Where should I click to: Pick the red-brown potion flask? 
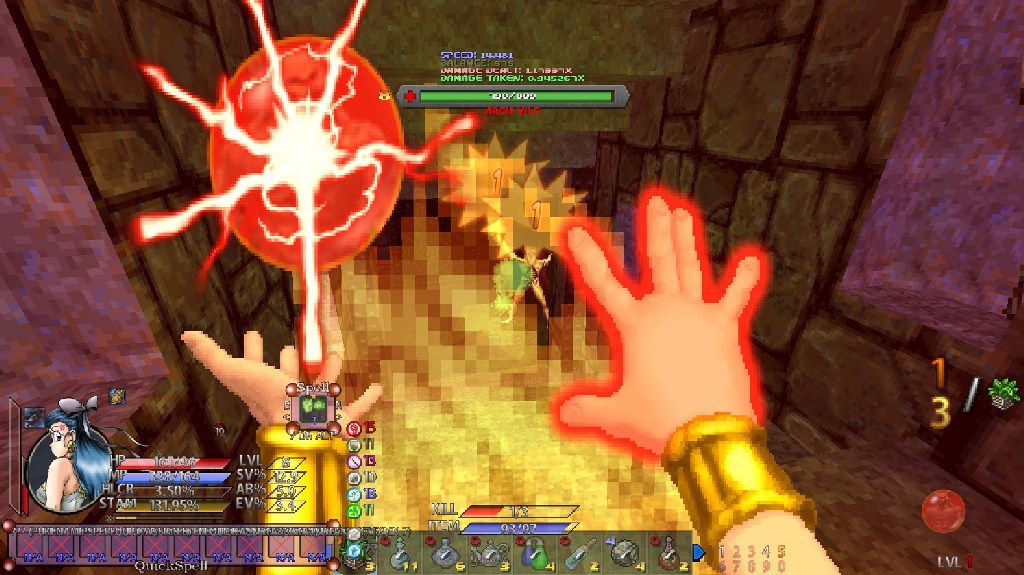coord(670,551)
